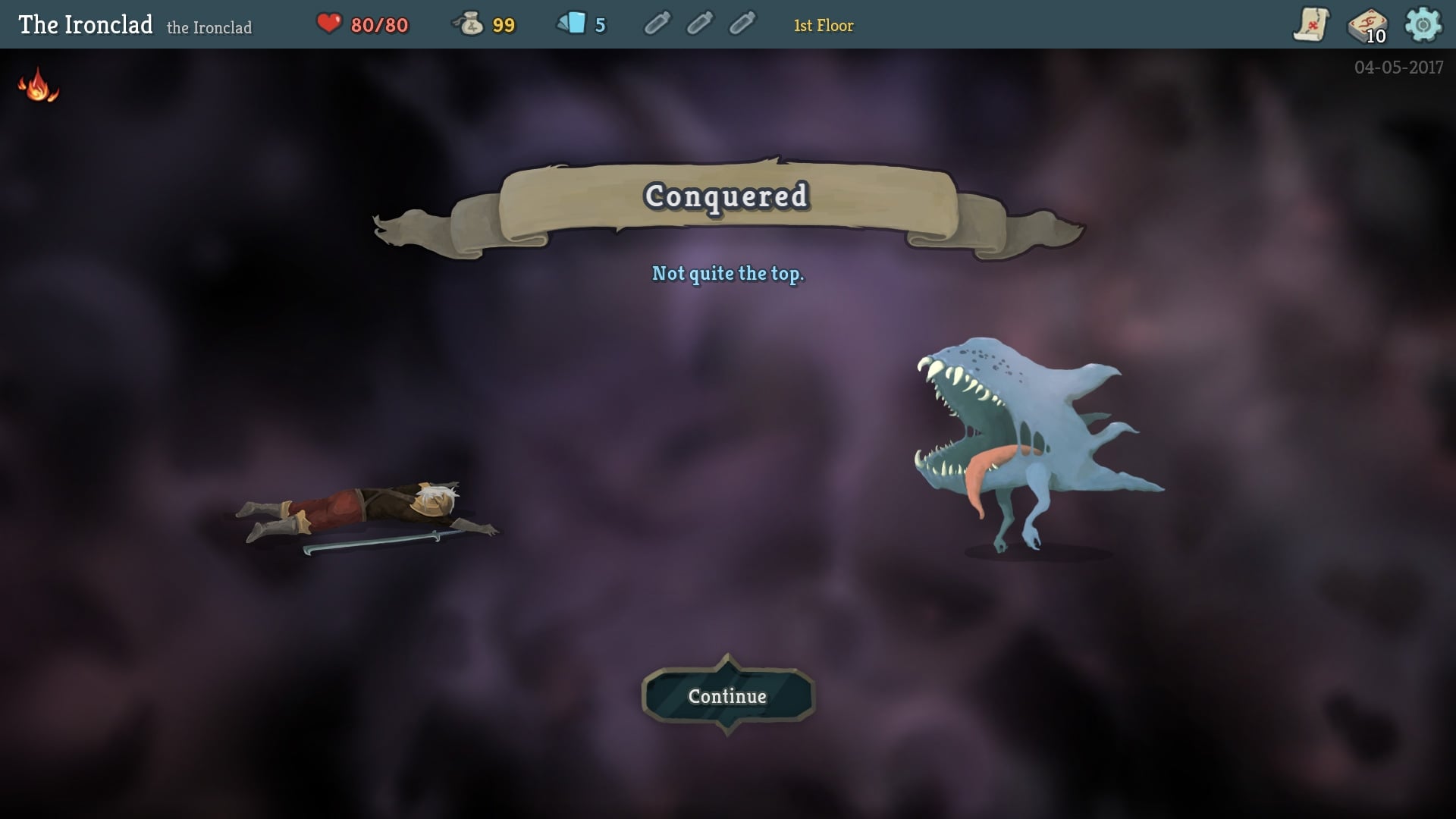Click the heart health icon

331,24
